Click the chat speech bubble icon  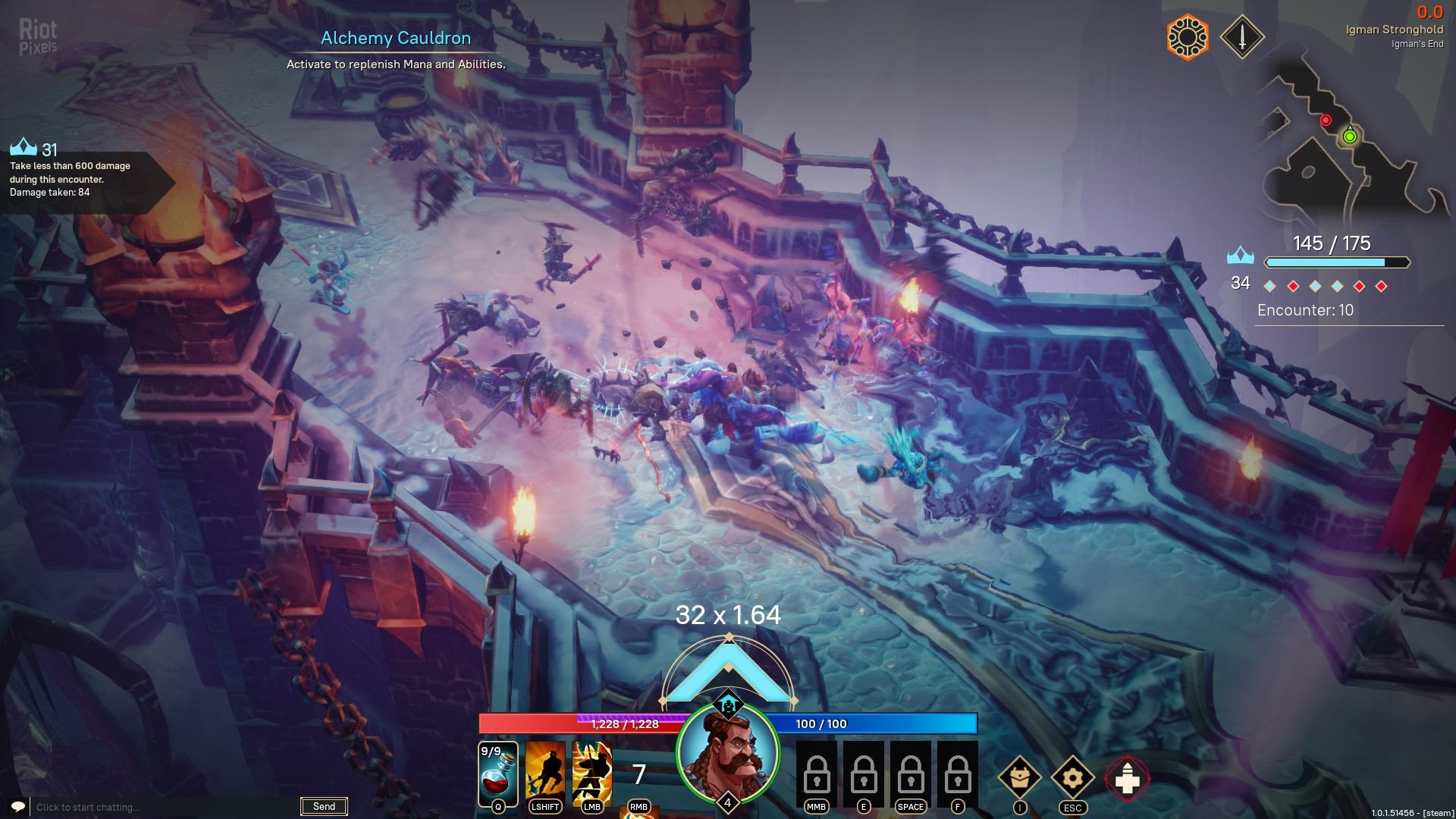coord(18,806)
